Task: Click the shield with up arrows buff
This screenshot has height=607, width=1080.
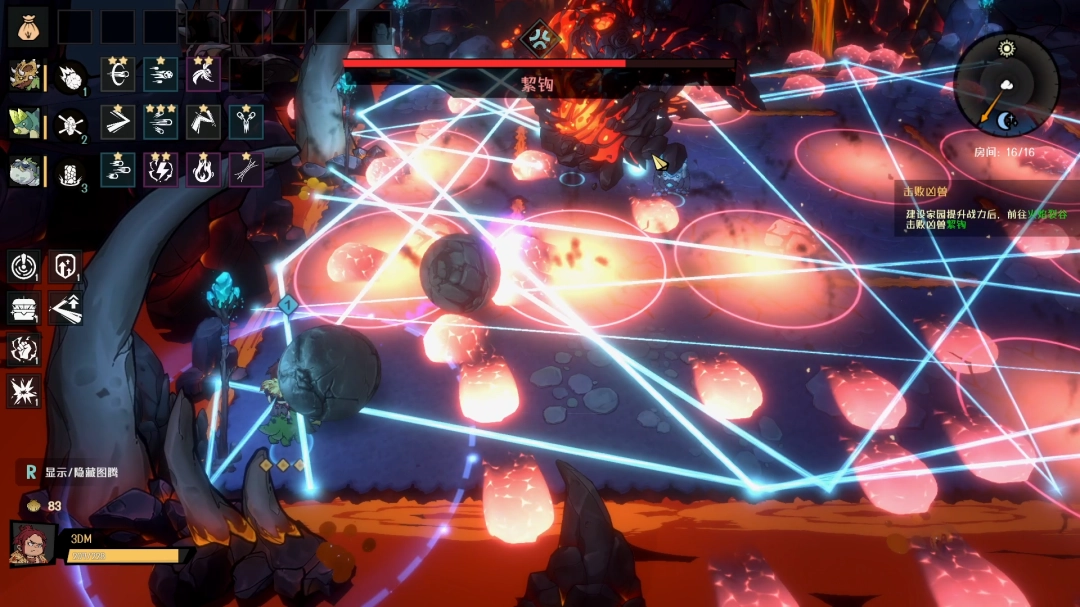Action: click(x=65, y=267)
